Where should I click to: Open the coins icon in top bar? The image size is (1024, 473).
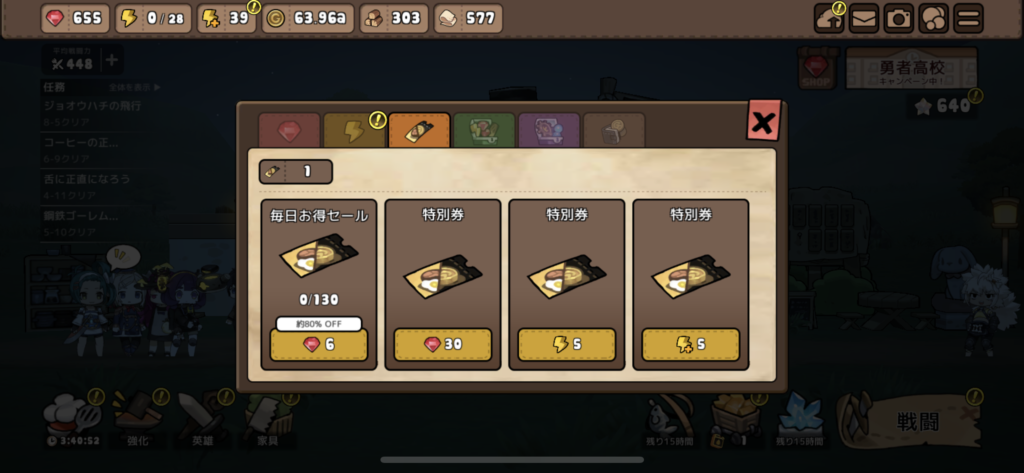933,18
